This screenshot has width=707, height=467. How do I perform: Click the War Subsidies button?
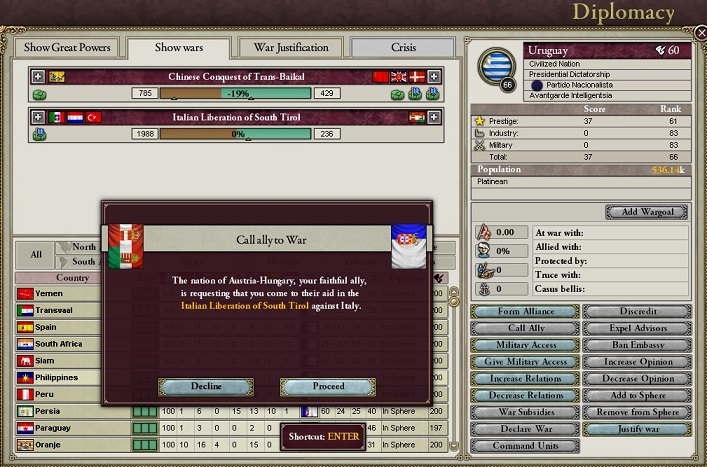coord(526,412)
